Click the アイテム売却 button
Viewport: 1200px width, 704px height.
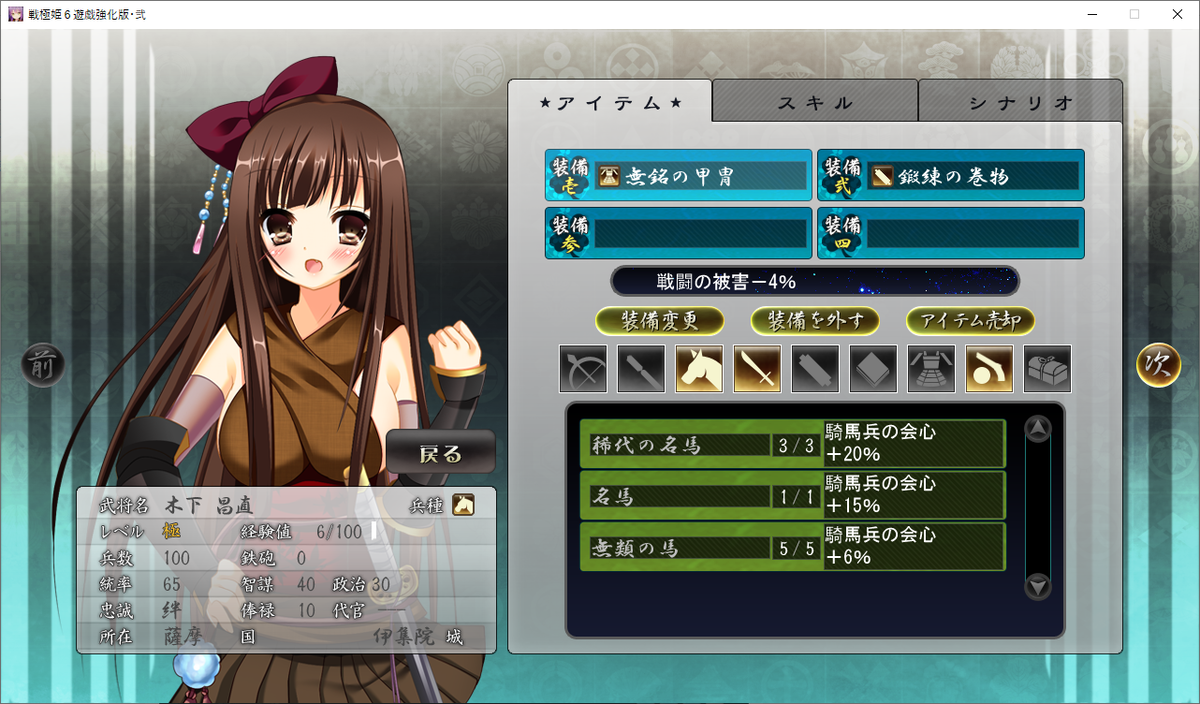point(970,321)
